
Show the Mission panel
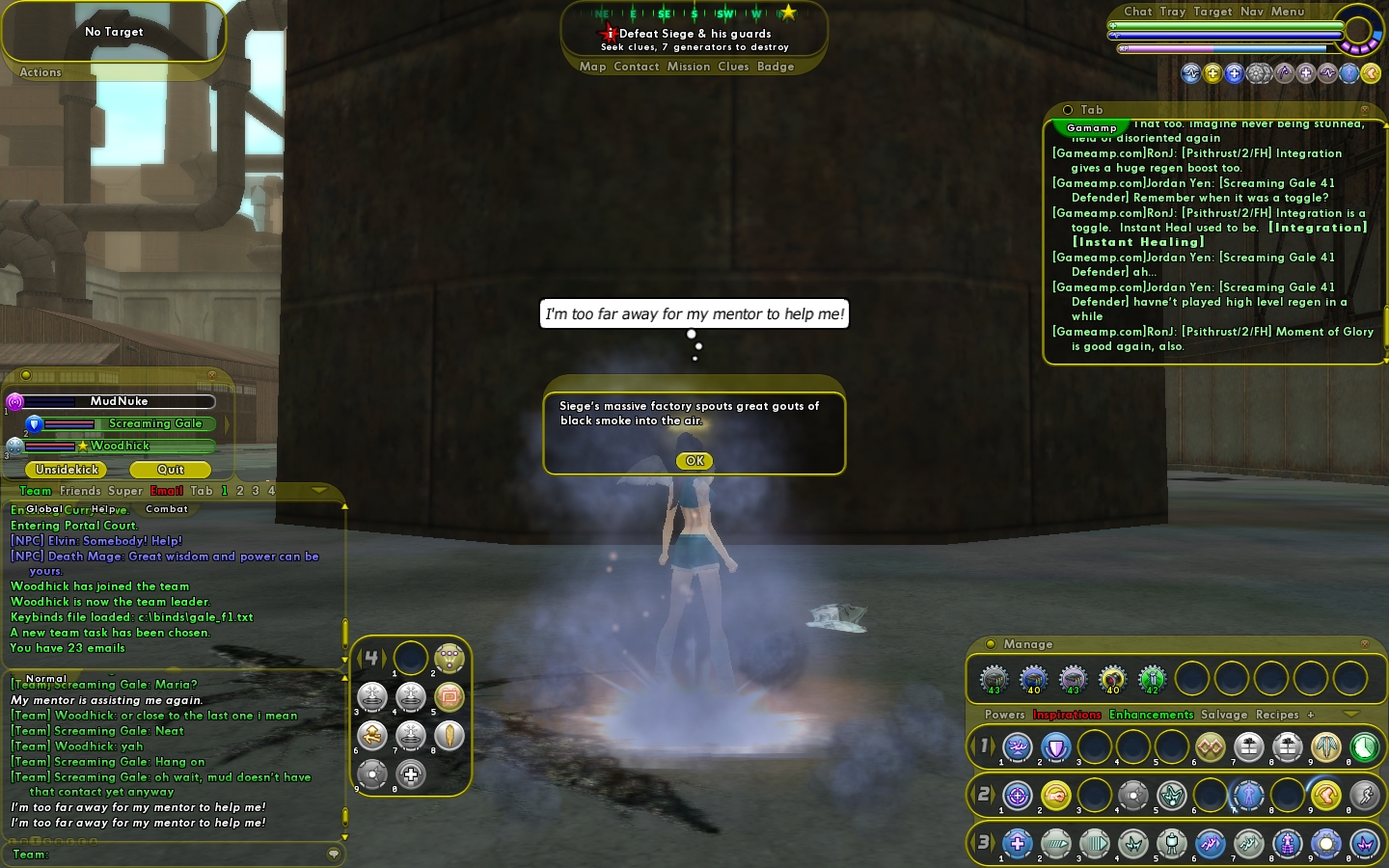(x=688, y=67)
